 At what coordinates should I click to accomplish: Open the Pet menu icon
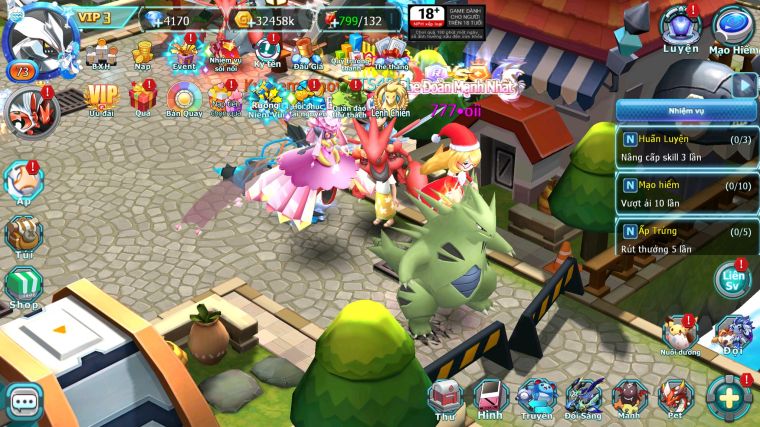click(x=675, y=398)
